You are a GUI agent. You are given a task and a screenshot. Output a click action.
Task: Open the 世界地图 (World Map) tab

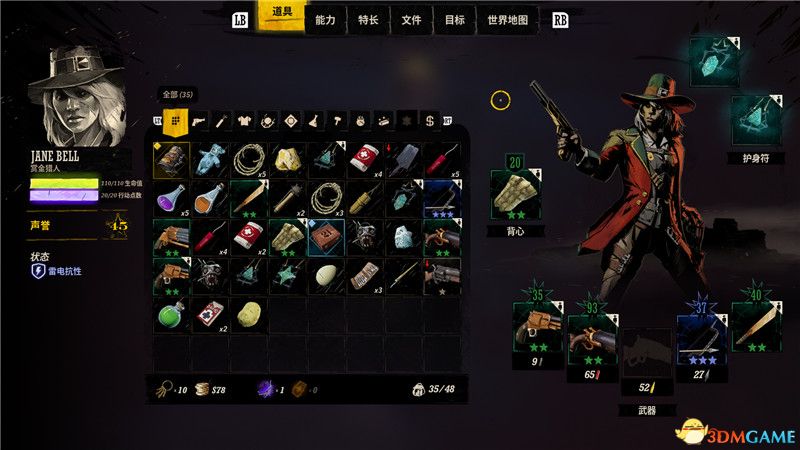point(506,19)
